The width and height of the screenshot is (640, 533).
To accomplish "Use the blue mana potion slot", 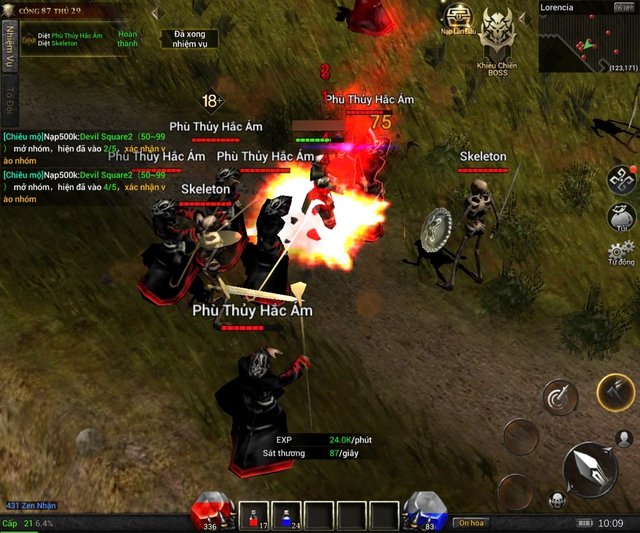I will click(286, 514).
